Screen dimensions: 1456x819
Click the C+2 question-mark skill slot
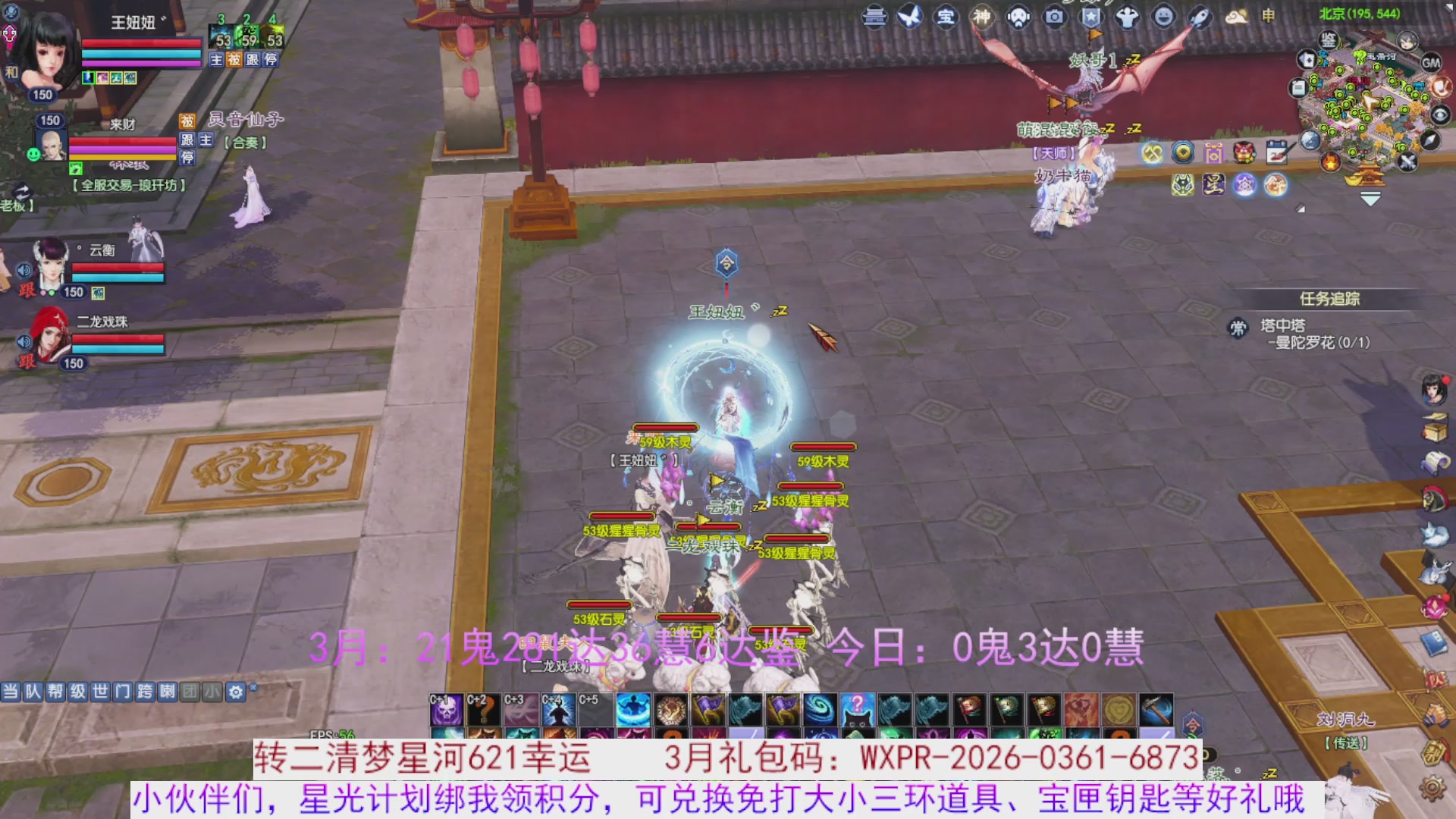click(484, 711)
